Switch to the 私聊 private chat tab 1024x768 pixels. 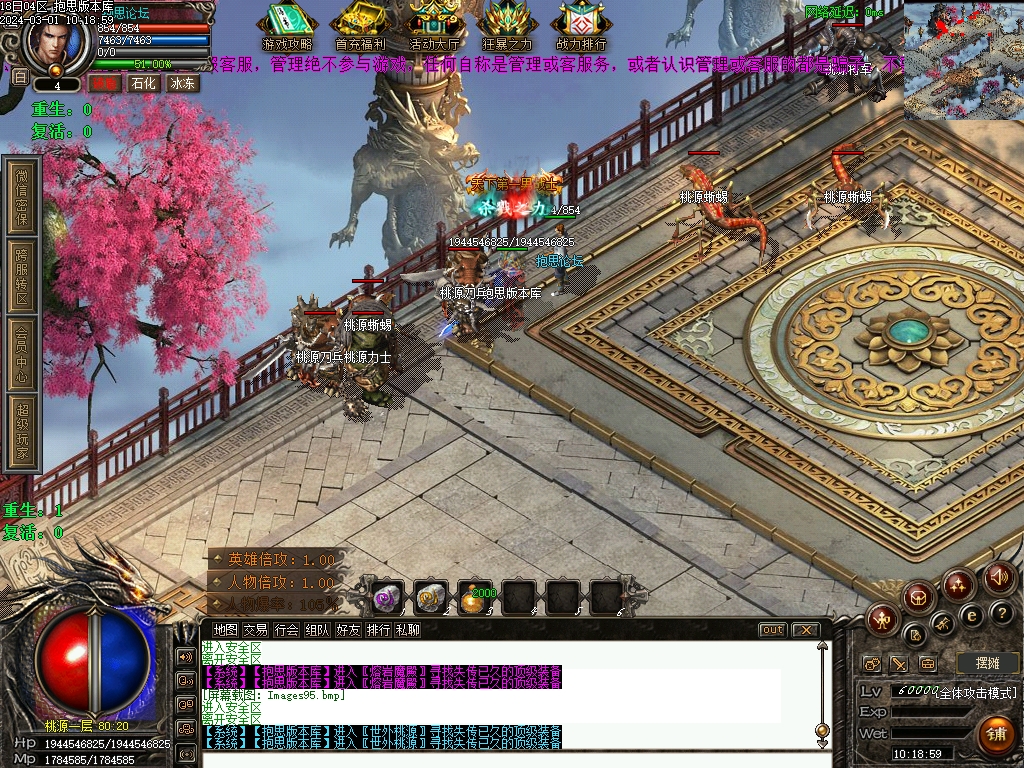pyautogui.click(x=408, y=630)
